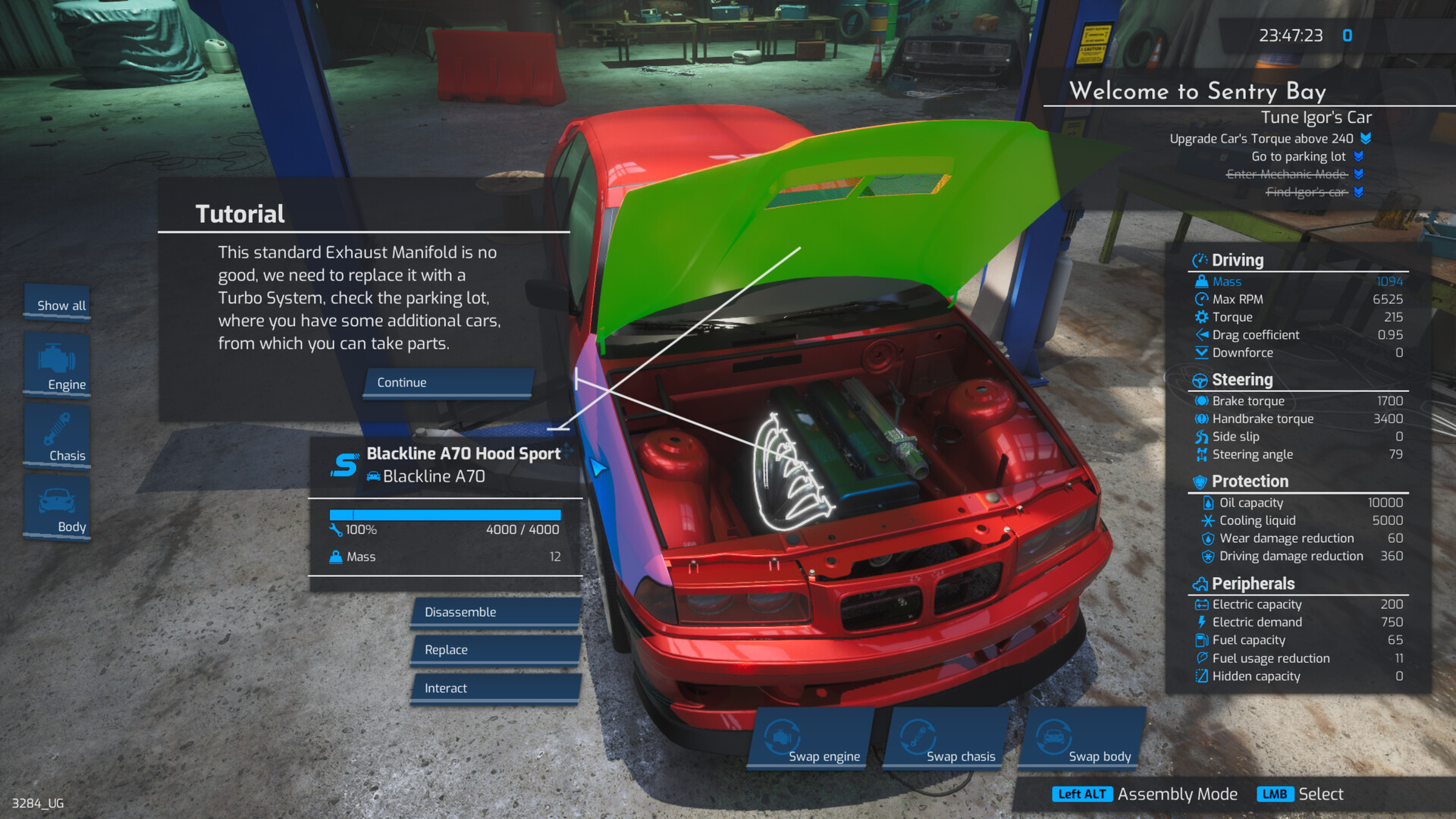Select the Tune Igor's Car quest tracker

click(1316, 118)
